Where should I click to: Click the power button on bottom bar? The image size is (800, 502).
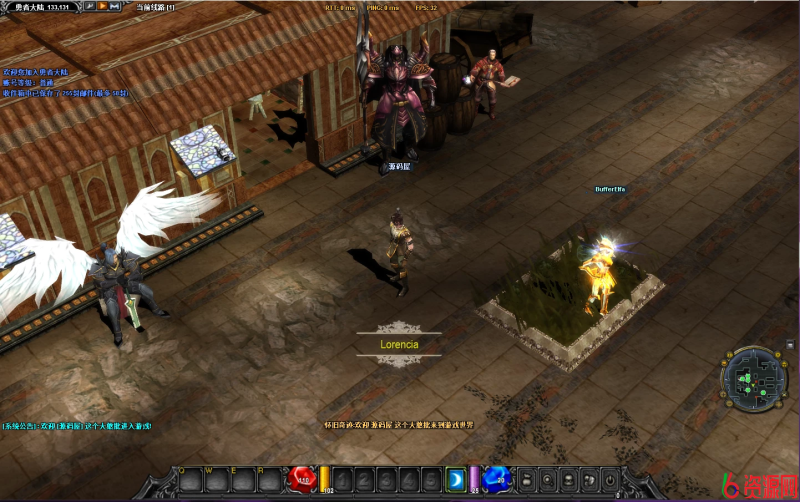tap(610, 480)
